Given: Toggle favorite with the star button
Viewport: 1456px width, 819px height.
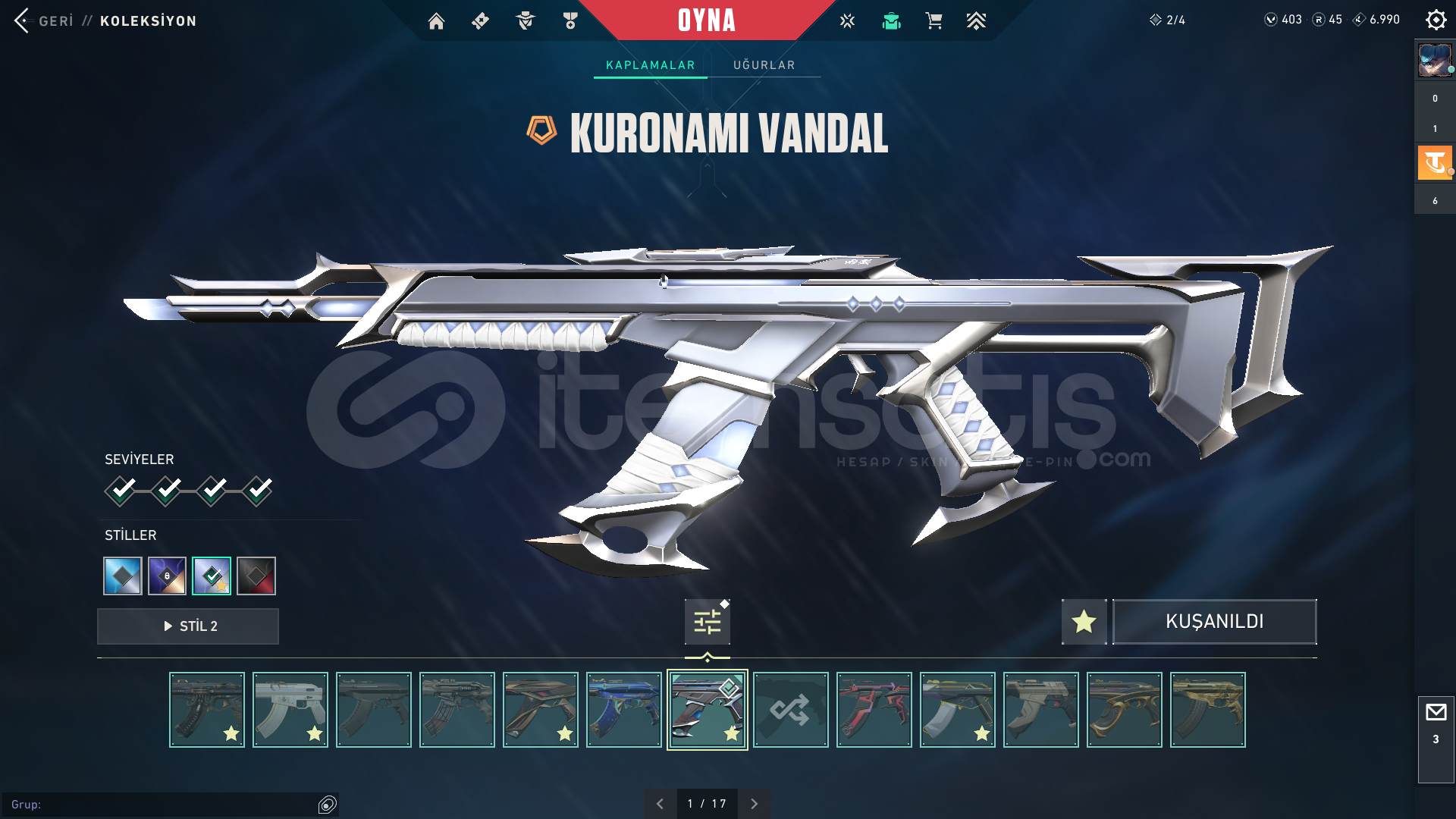Looking at the screenshot, I should pos(1083,622).
